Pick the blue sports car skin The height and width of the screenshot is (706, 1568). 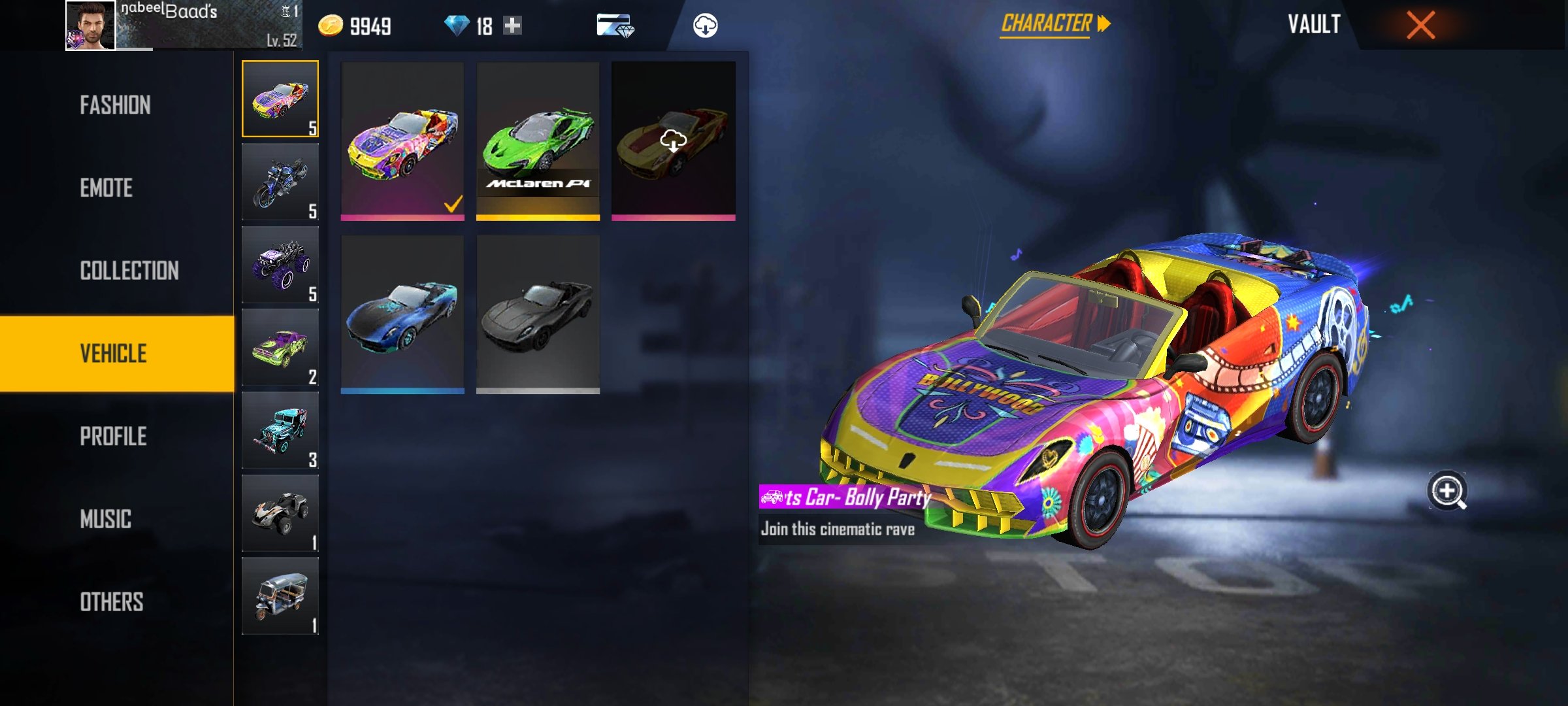pyautogui.click(x=402, y=314)
